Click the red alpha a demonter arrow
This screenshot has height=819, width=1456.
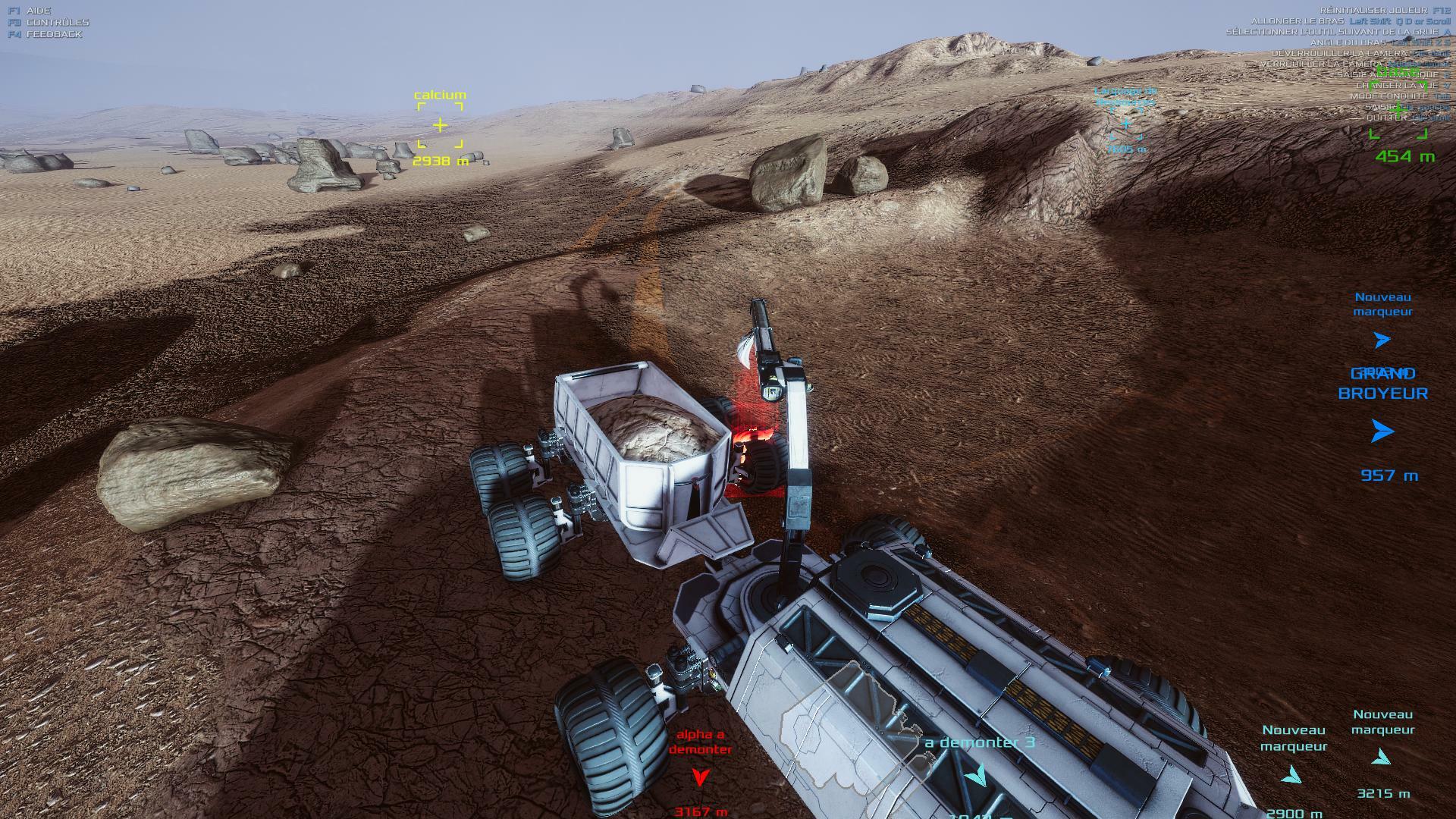(x=701, y=777)
